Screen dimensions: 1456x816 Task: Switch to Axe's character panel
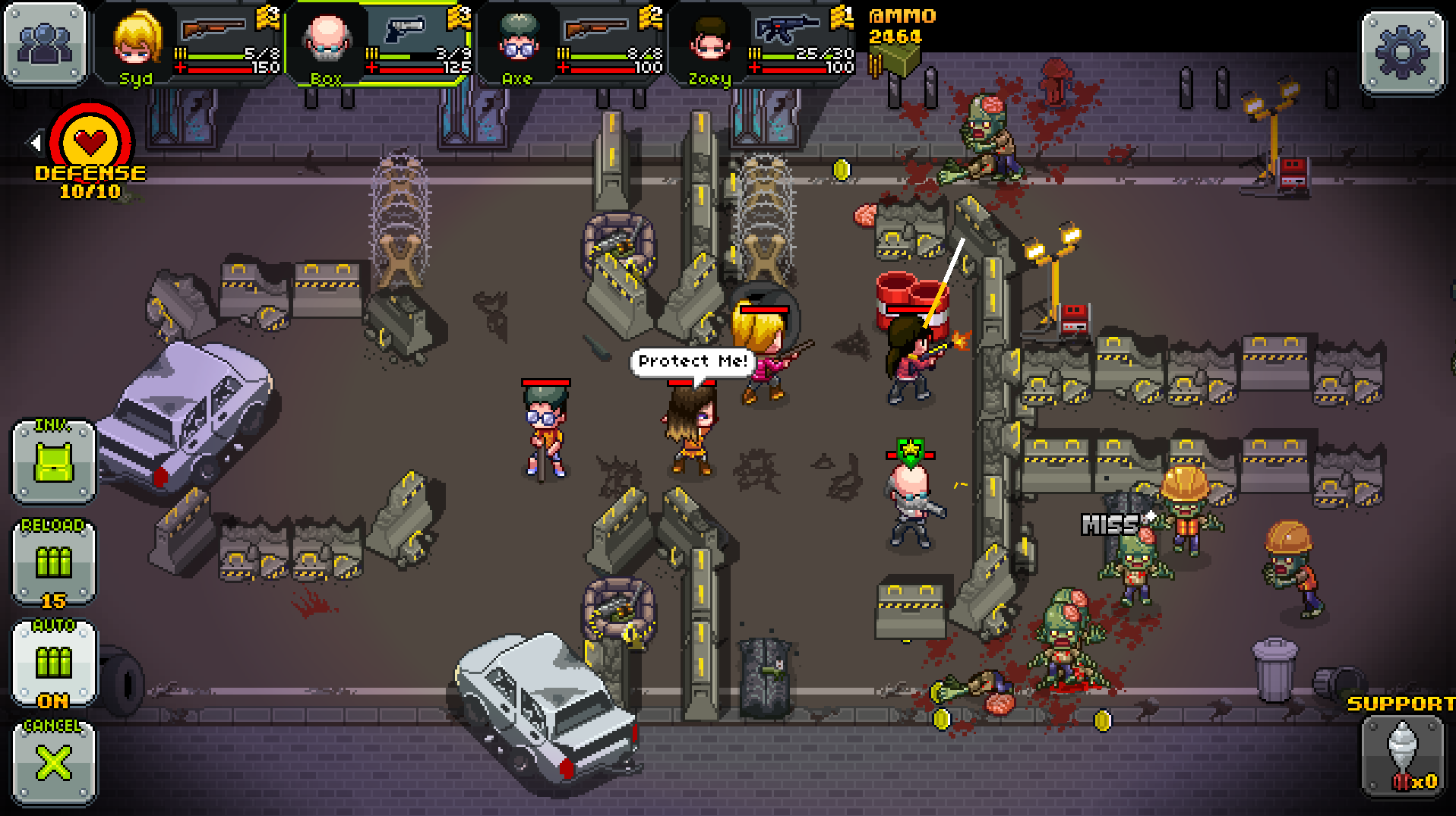pos(519,42)
